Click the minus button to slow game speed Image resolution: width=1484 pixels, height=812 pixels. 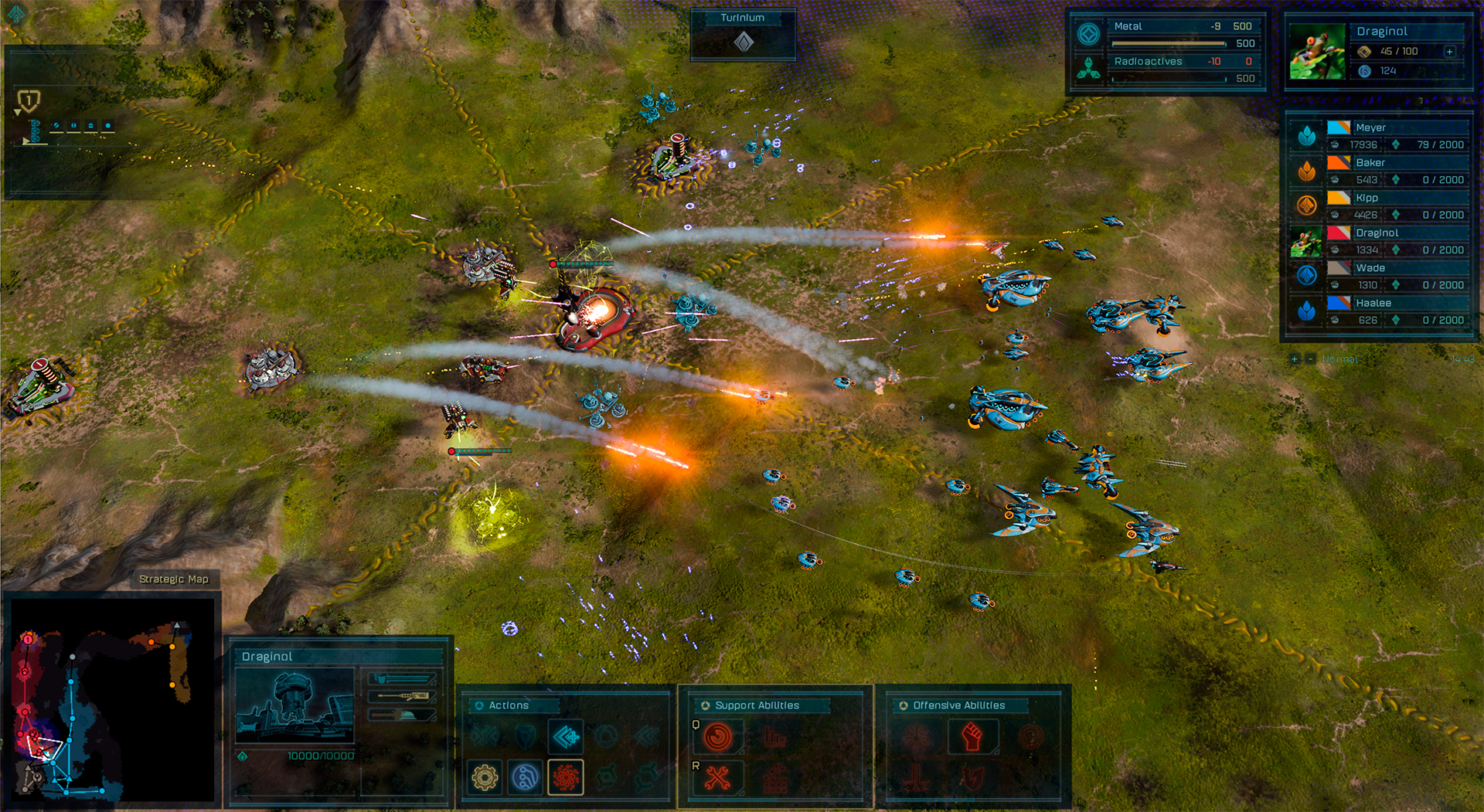[1309, 359]
